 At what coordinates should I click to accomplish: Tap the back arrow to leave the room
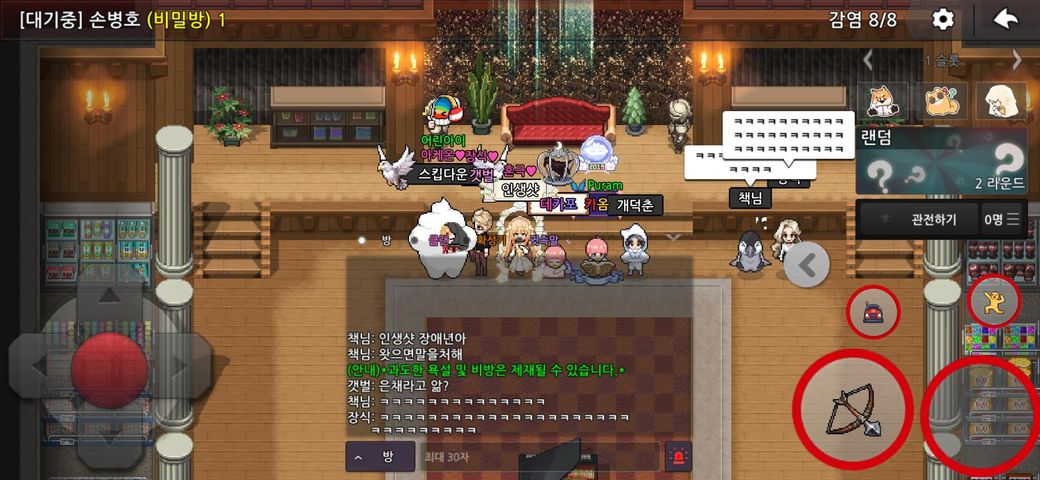tap(1005, 19)
